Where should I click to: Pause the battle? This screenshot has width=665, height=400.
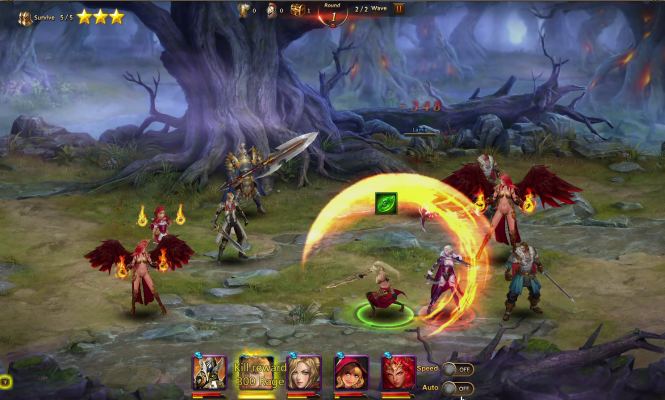[x=399, y=9]
